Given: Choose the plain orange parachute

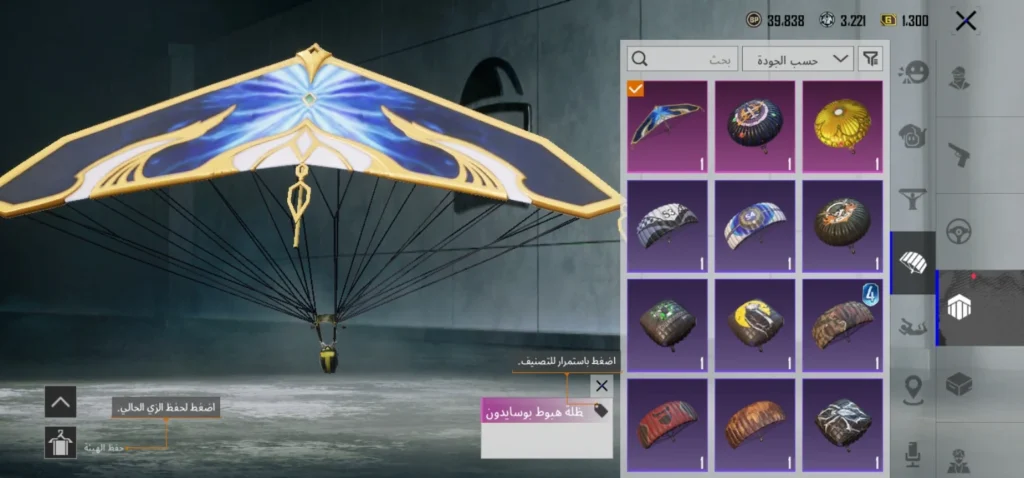Looking at the screenshot, I should [x=755, y=423].
